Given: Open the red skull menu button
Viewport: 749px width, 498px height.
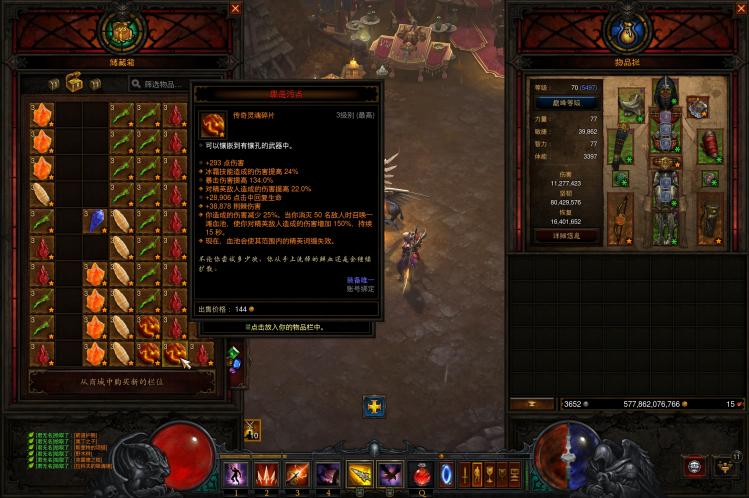Looking at the screenshot, I should pyautogui.click(x=694, y=466).
